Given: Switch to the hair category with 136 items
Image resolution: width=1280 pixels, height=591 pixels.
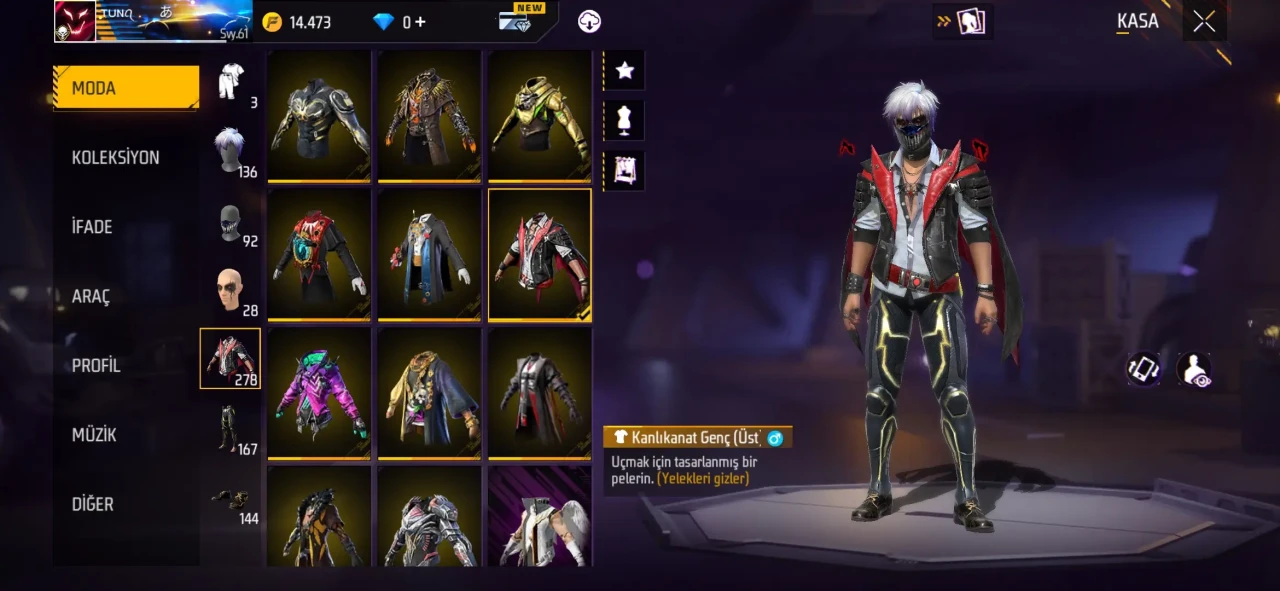Looking at the screenshot, I should (x=231, y=150).
